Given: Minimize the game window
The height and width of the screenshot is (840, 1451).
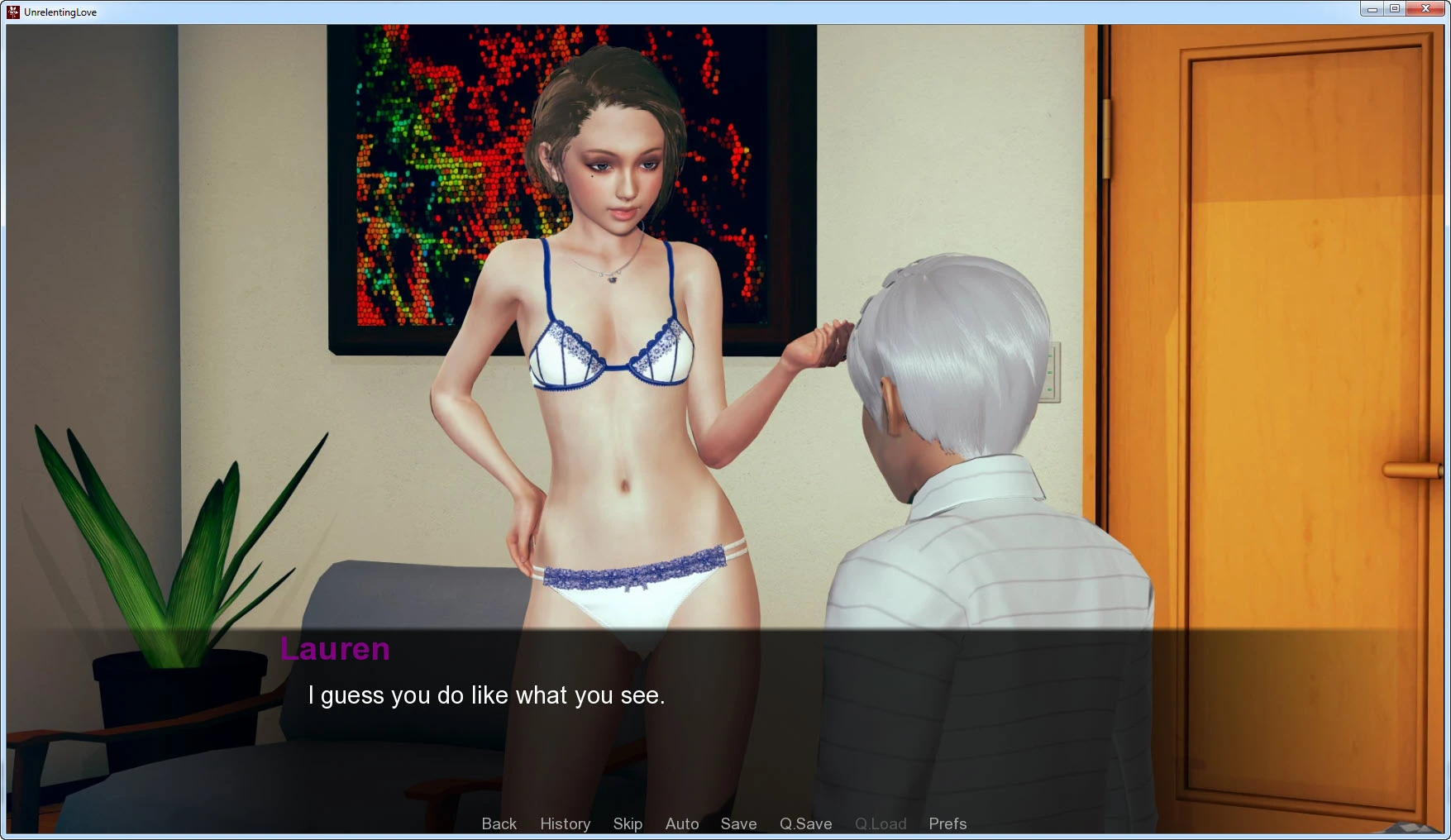Looking at the screenshot, I should (1372, 9).
